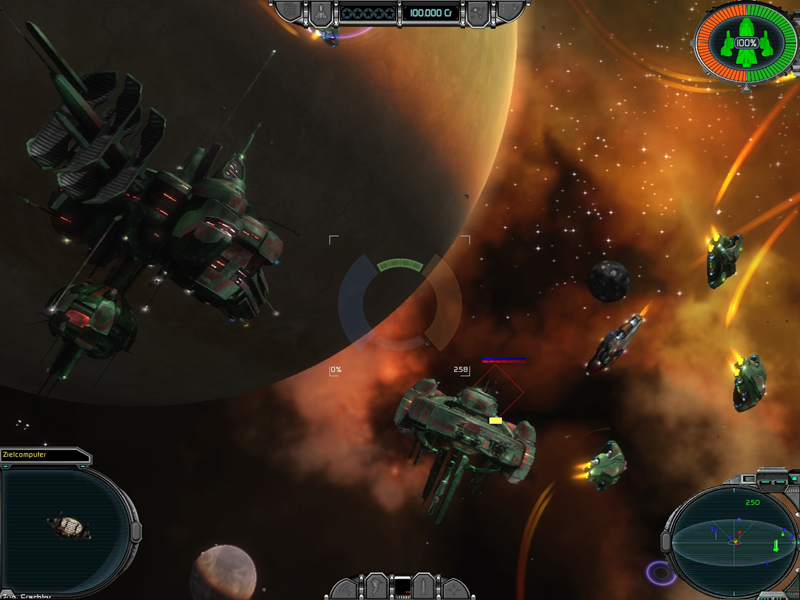The height and width of the screenshot is (600, 800).
Task: Activate the lightning bolt weapon icon
Action: [x=376, y=587]
